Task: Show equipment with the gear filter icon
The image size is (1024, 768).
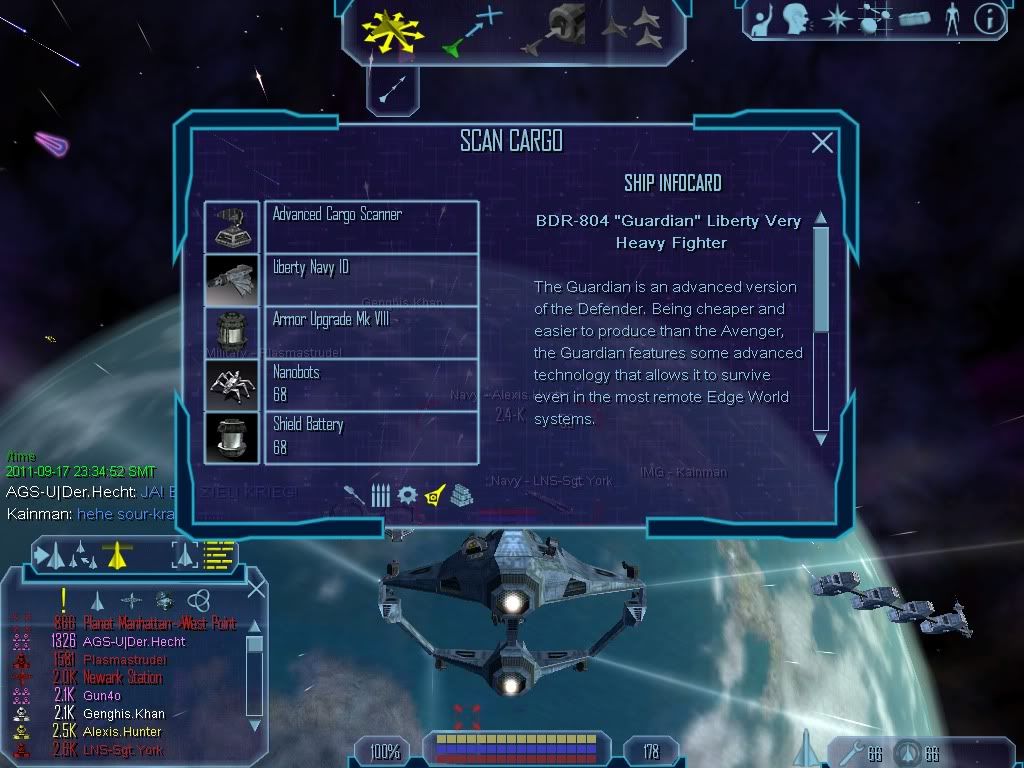Action: [406, 494]
